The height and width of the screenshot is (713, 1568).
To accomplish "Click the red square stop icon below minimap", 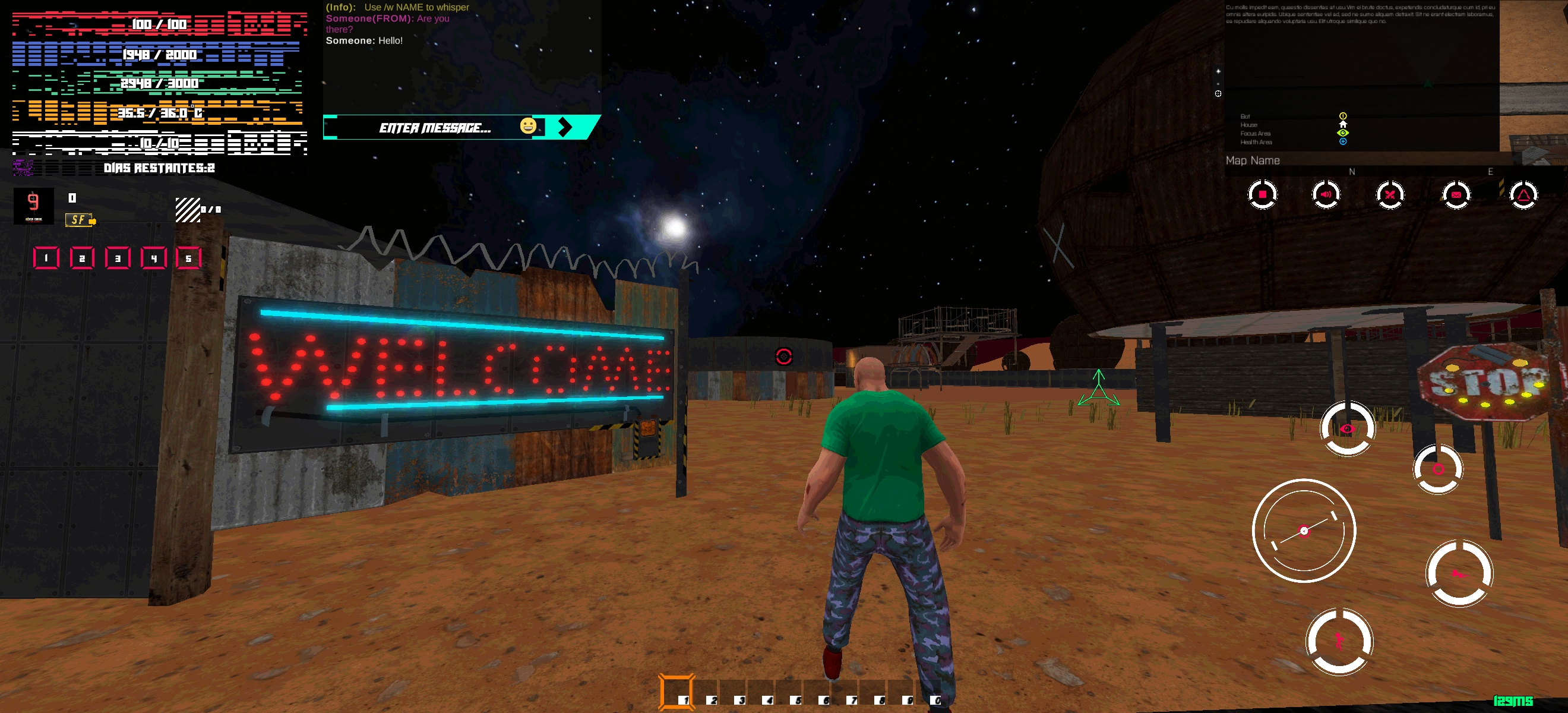I will 1262,194.
